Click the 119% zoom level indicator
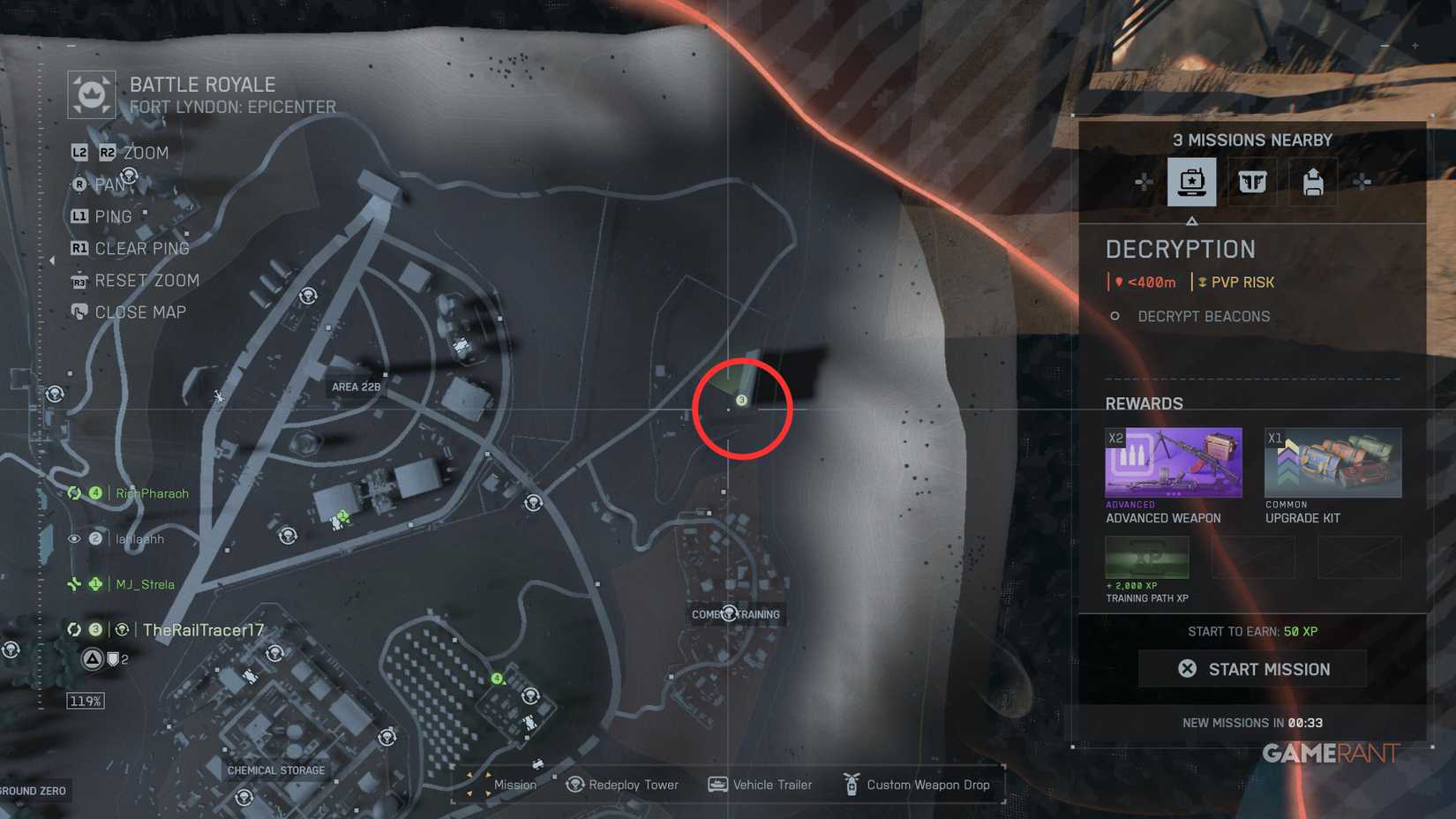 coord(86,700)
